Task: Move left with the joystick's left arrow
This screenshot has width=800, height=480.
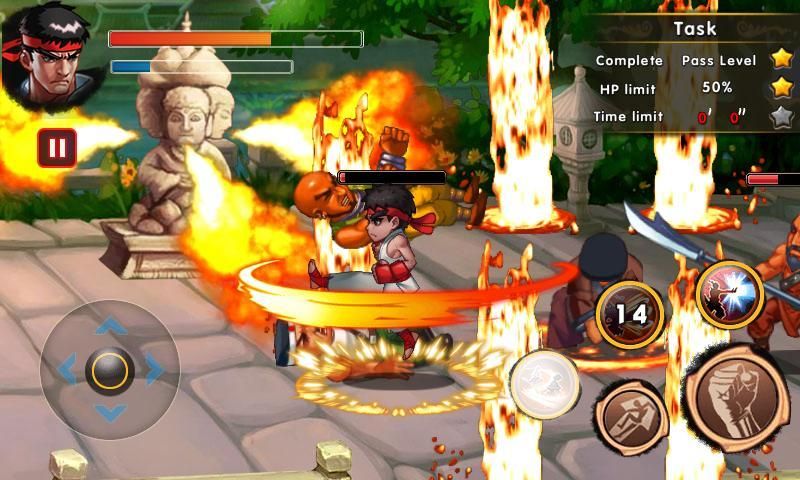Action: pos(66,370)
